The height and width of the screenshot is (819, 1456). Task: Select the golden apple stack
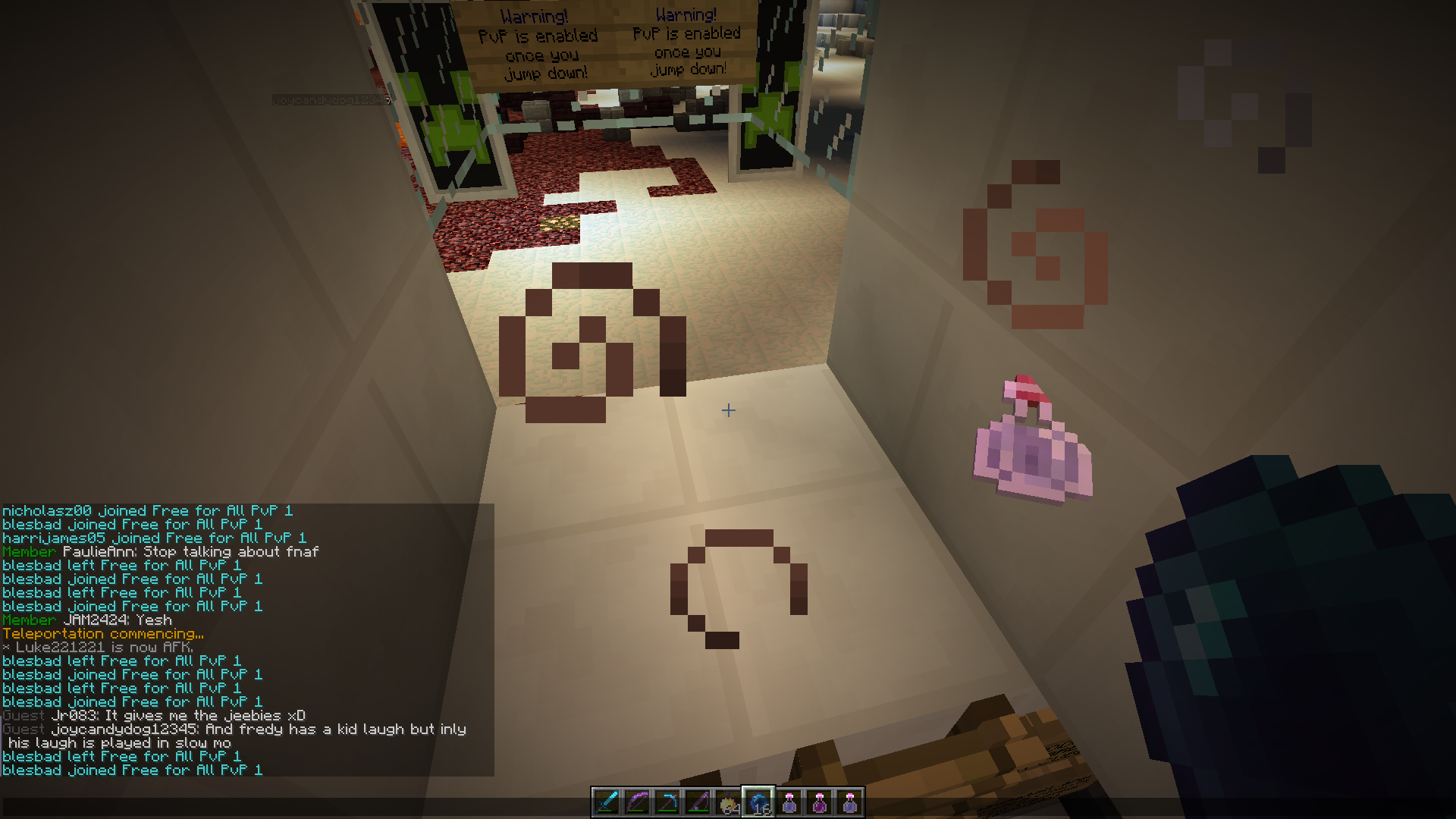tap(728, 802)
